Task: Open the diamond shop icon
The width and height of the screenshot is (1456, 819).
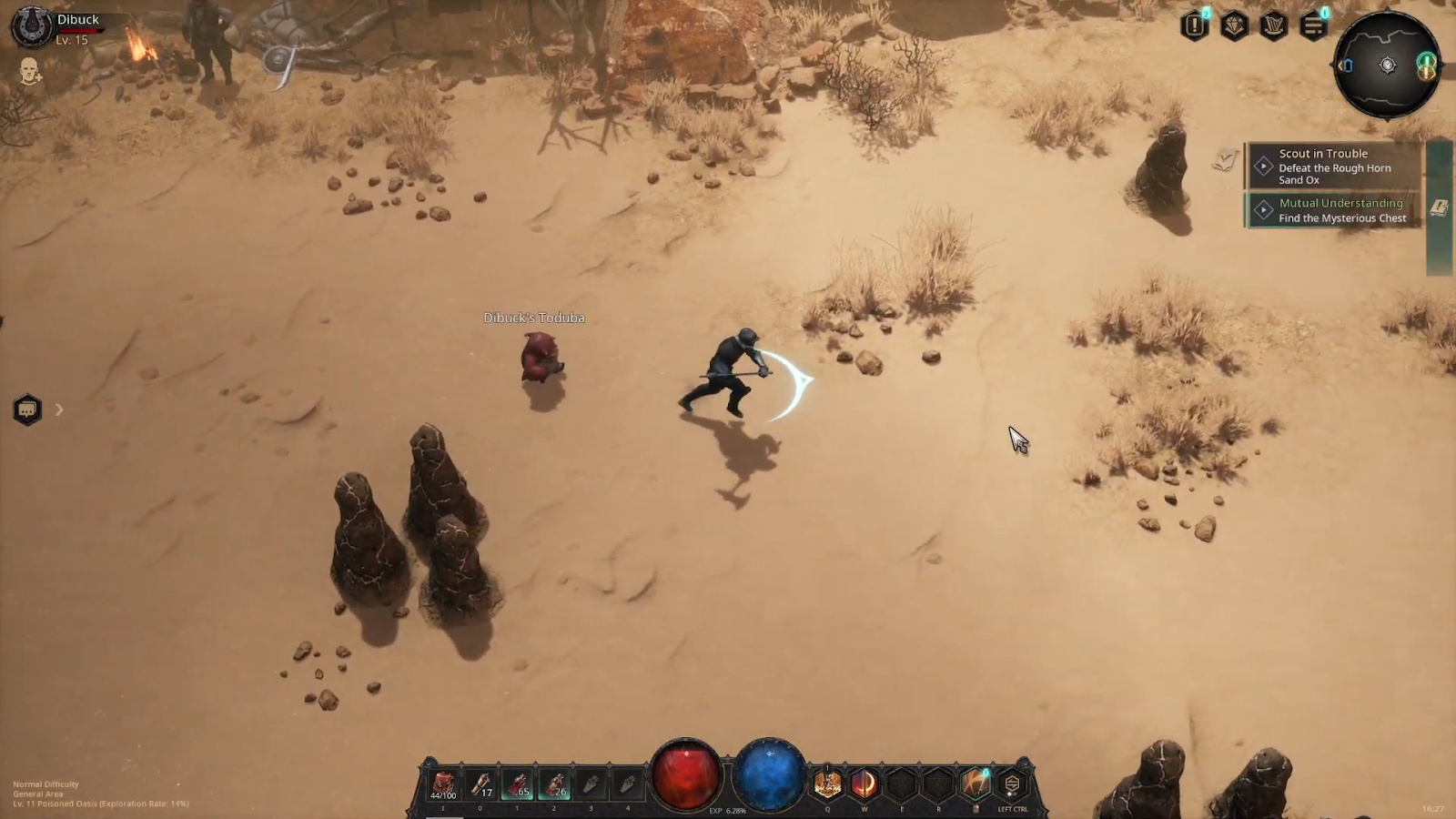Action: (x=1234, y=25)
